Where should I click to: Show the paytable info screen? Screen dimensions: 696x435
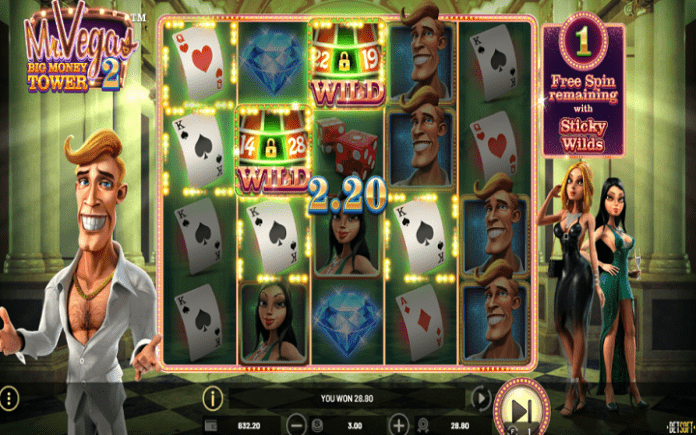[x=211, y=399]
